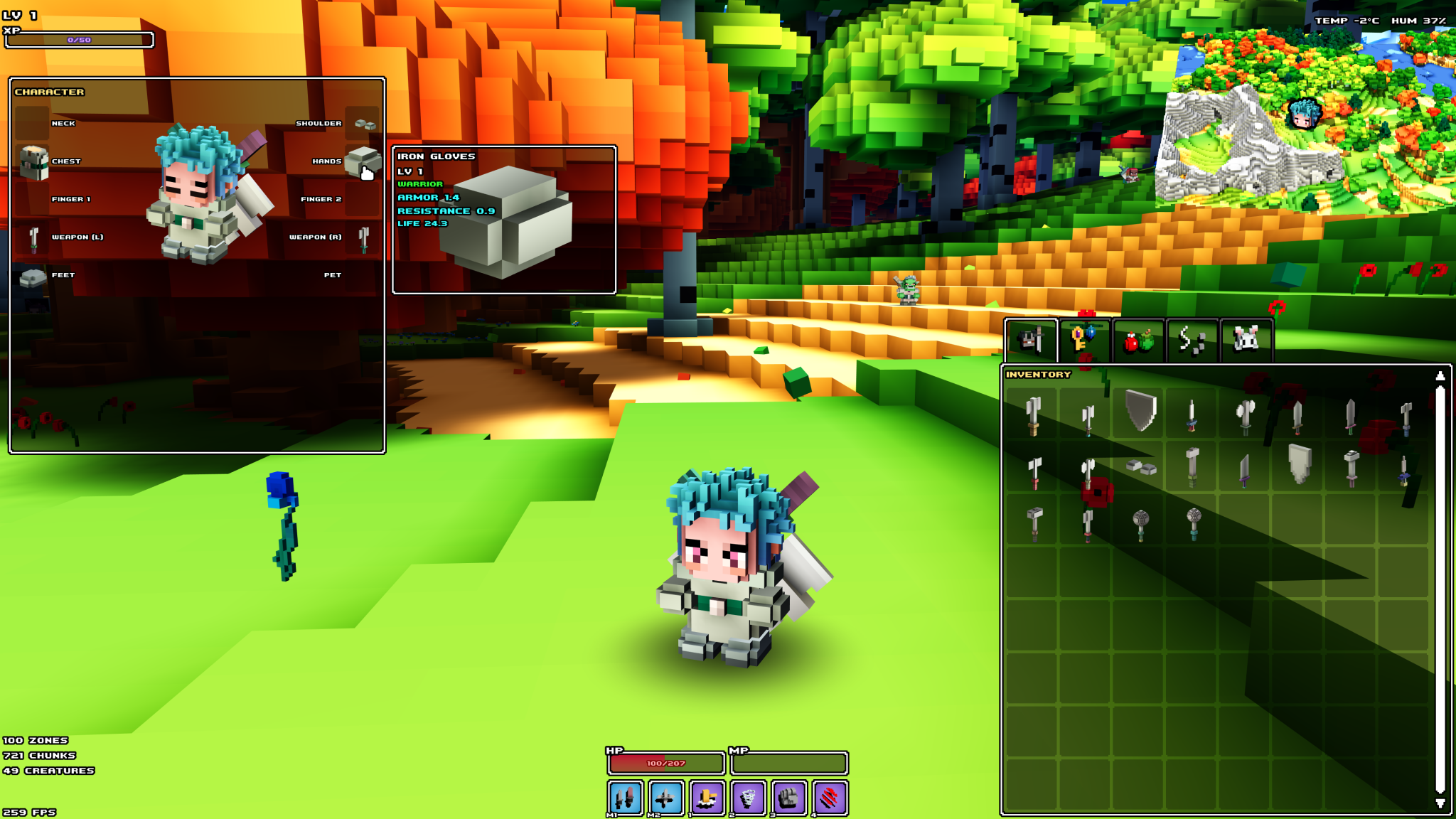Click the Shoulder equipment slot
The image size is (1456, 819).
(x=363, y=122)
